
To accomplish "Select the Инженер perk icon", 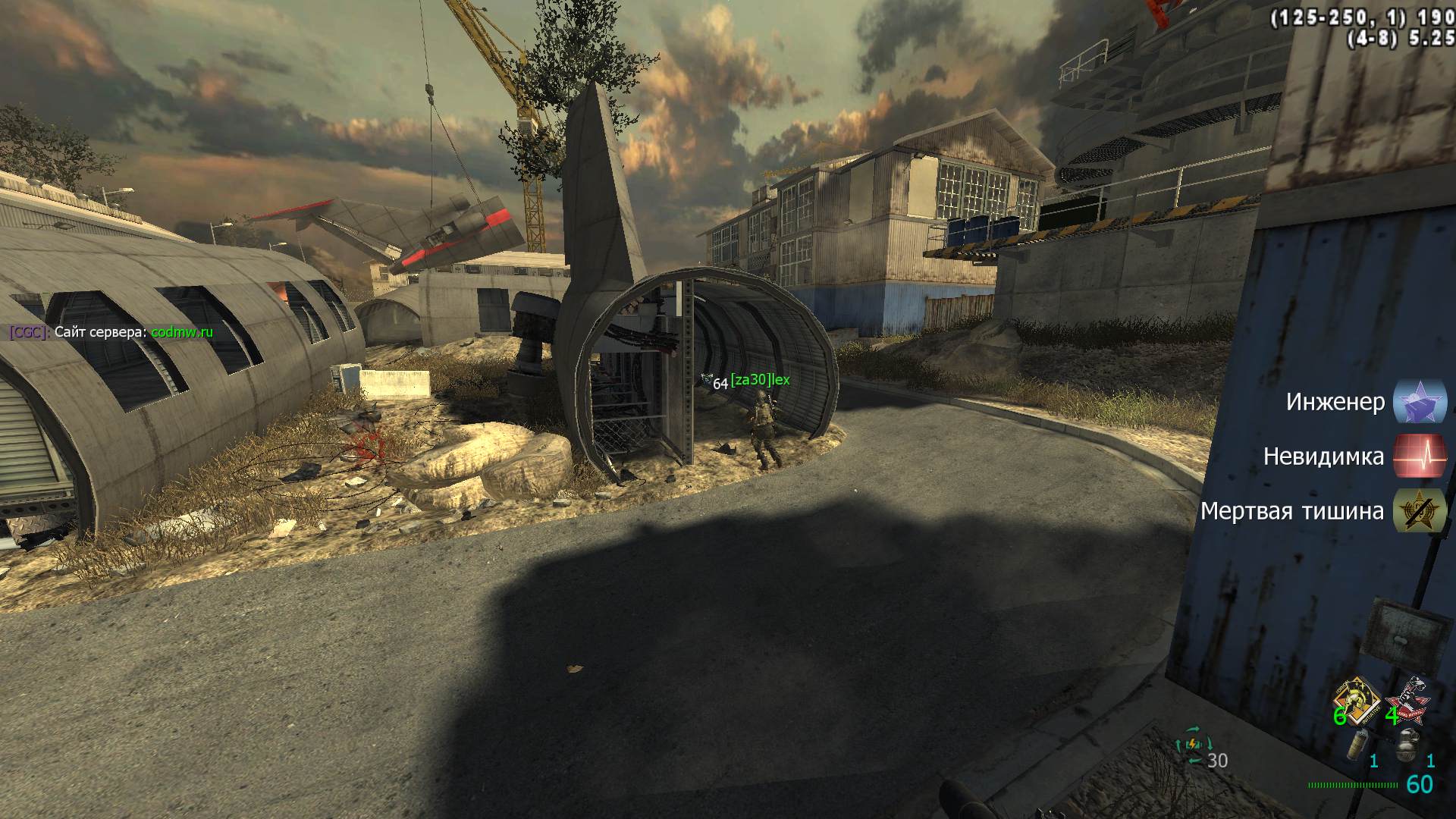I will click(x=1420, y=401).
